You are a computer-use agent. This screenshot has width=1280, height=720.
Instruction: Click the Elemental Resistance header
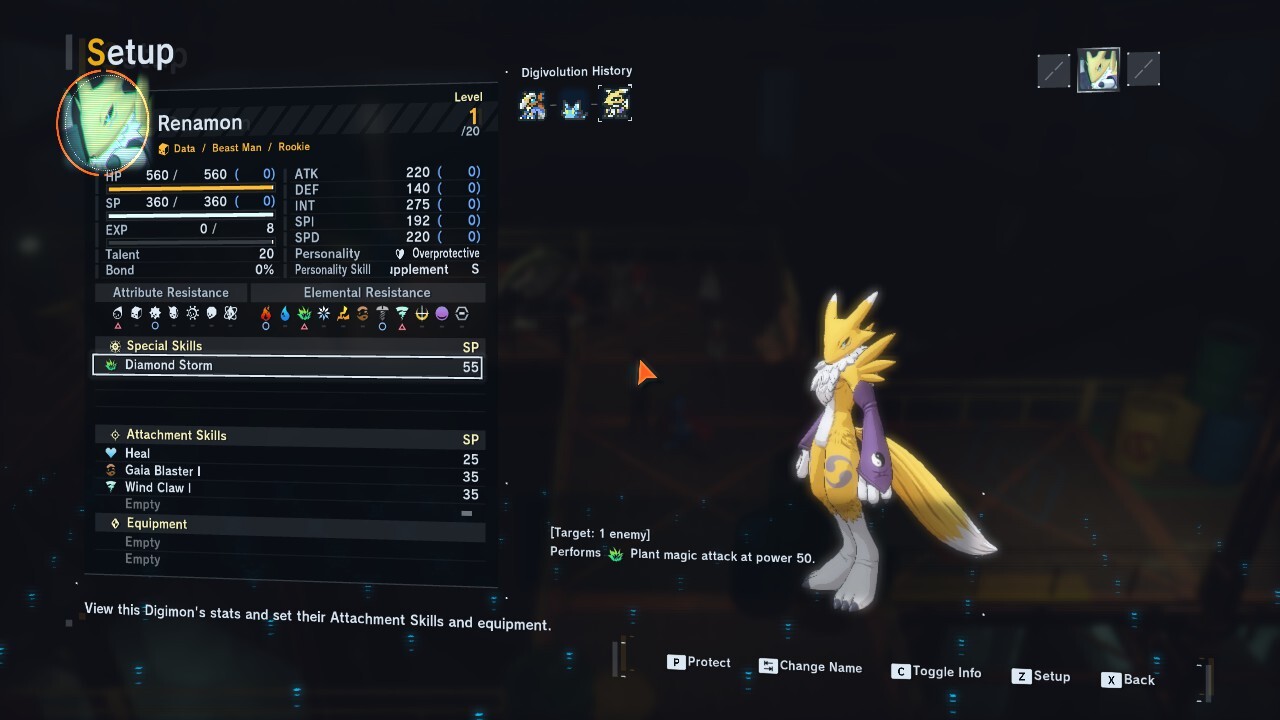tap(367, 293)
